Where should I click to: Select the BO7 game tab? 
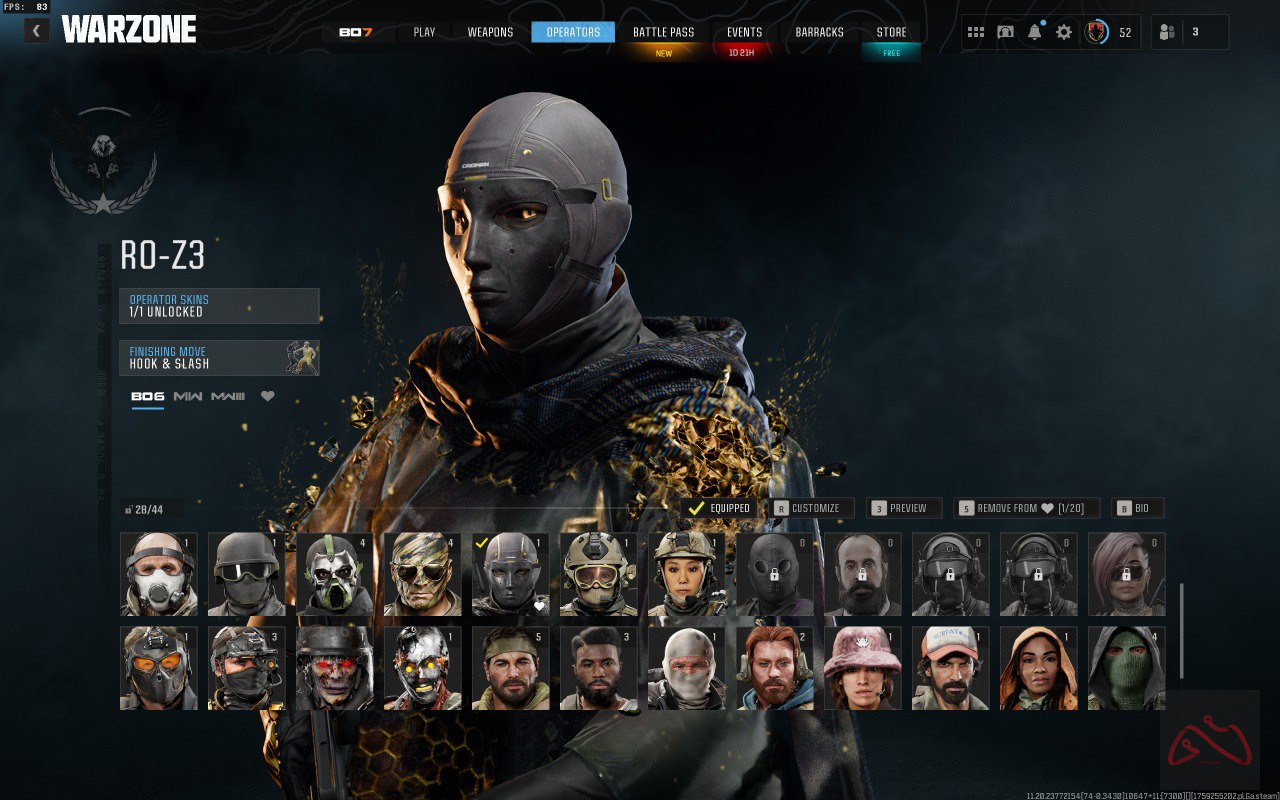click(355, 32)
